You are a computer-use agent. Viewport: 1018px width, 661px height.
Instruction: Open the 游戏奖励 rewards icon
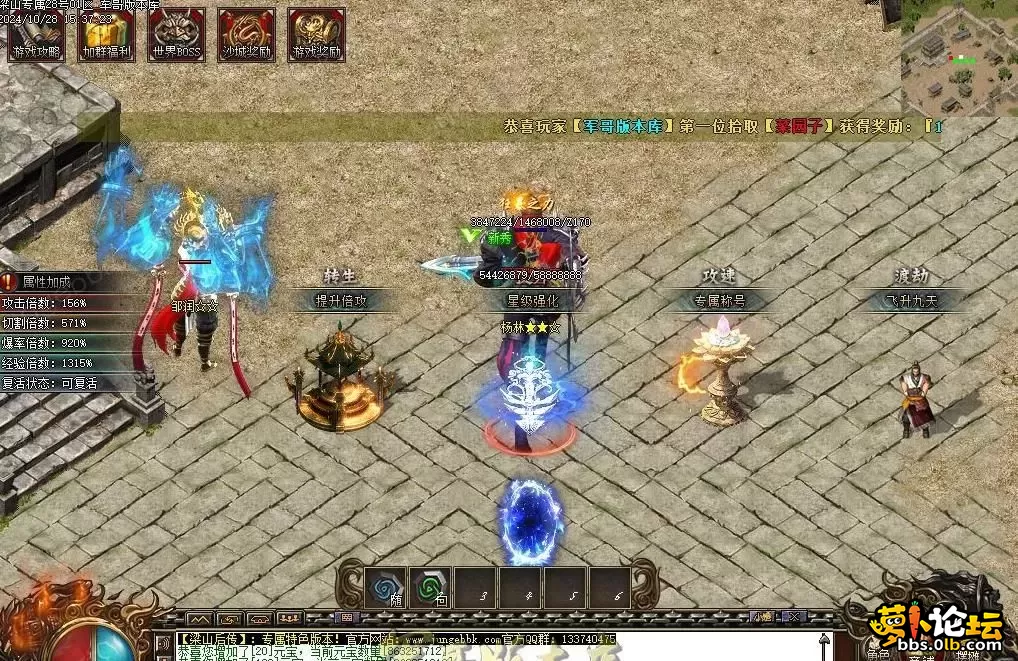point(317,35)
